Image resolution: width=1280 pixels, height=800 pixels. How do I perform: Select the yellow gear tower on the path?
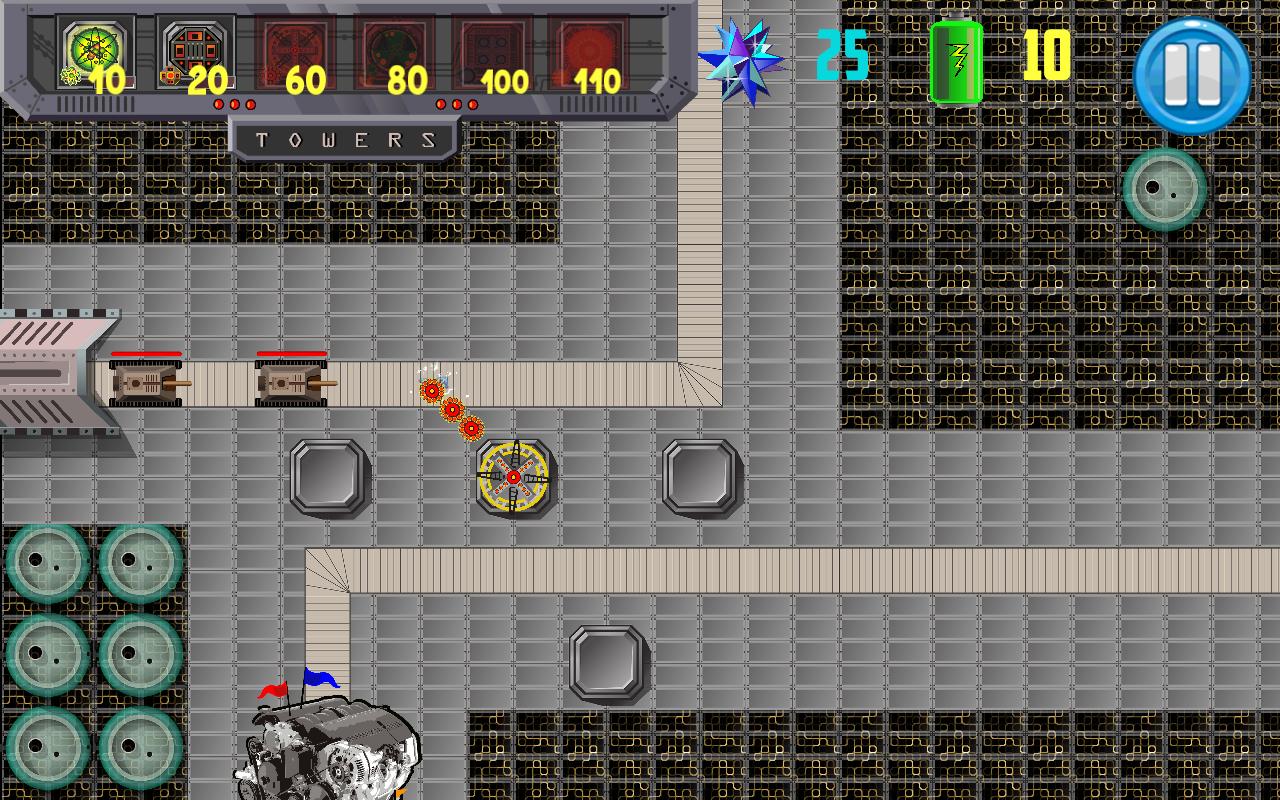pos(513,477)
